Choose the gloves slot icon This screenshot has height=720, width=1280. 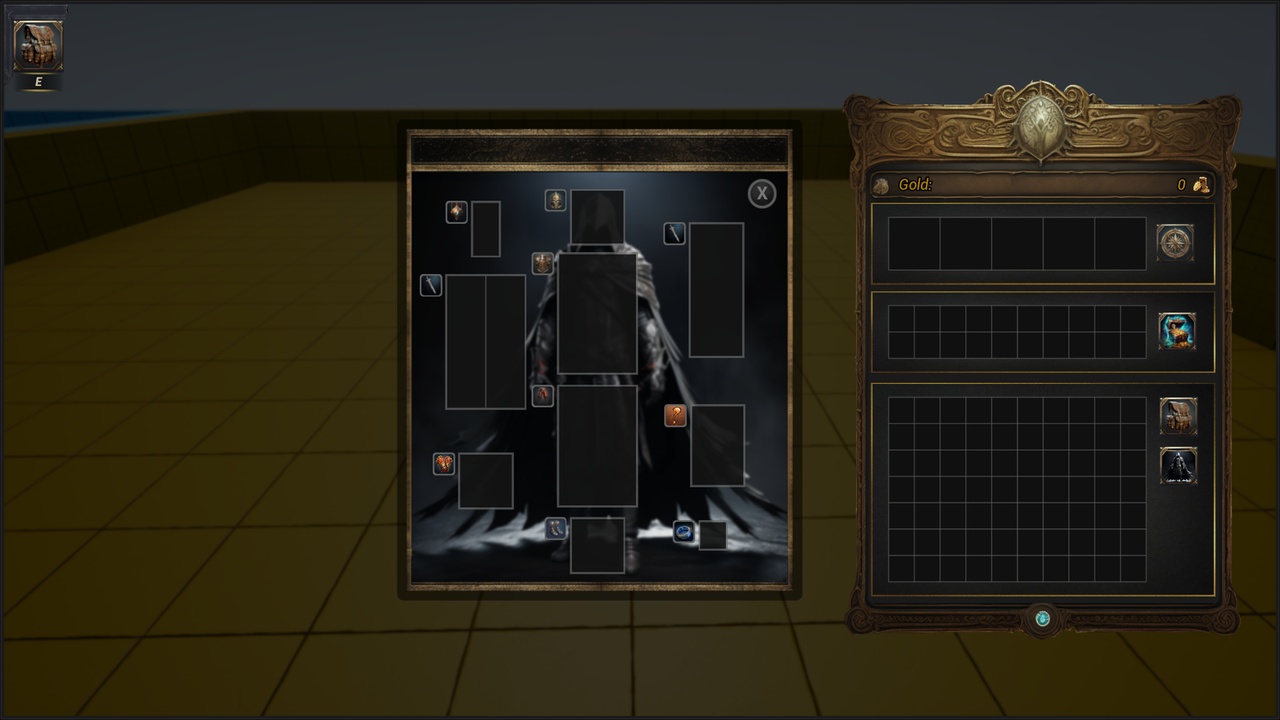444,464
